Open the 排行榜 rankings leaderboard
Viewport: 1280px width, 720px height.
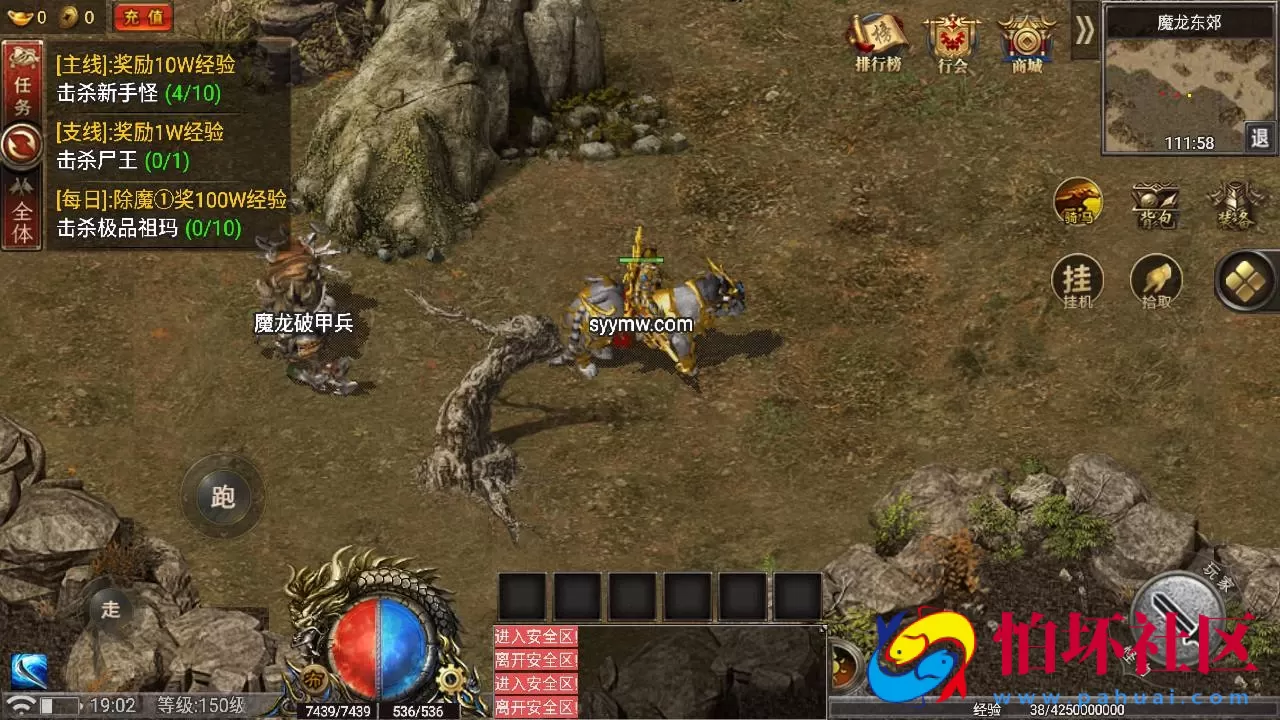878,42
